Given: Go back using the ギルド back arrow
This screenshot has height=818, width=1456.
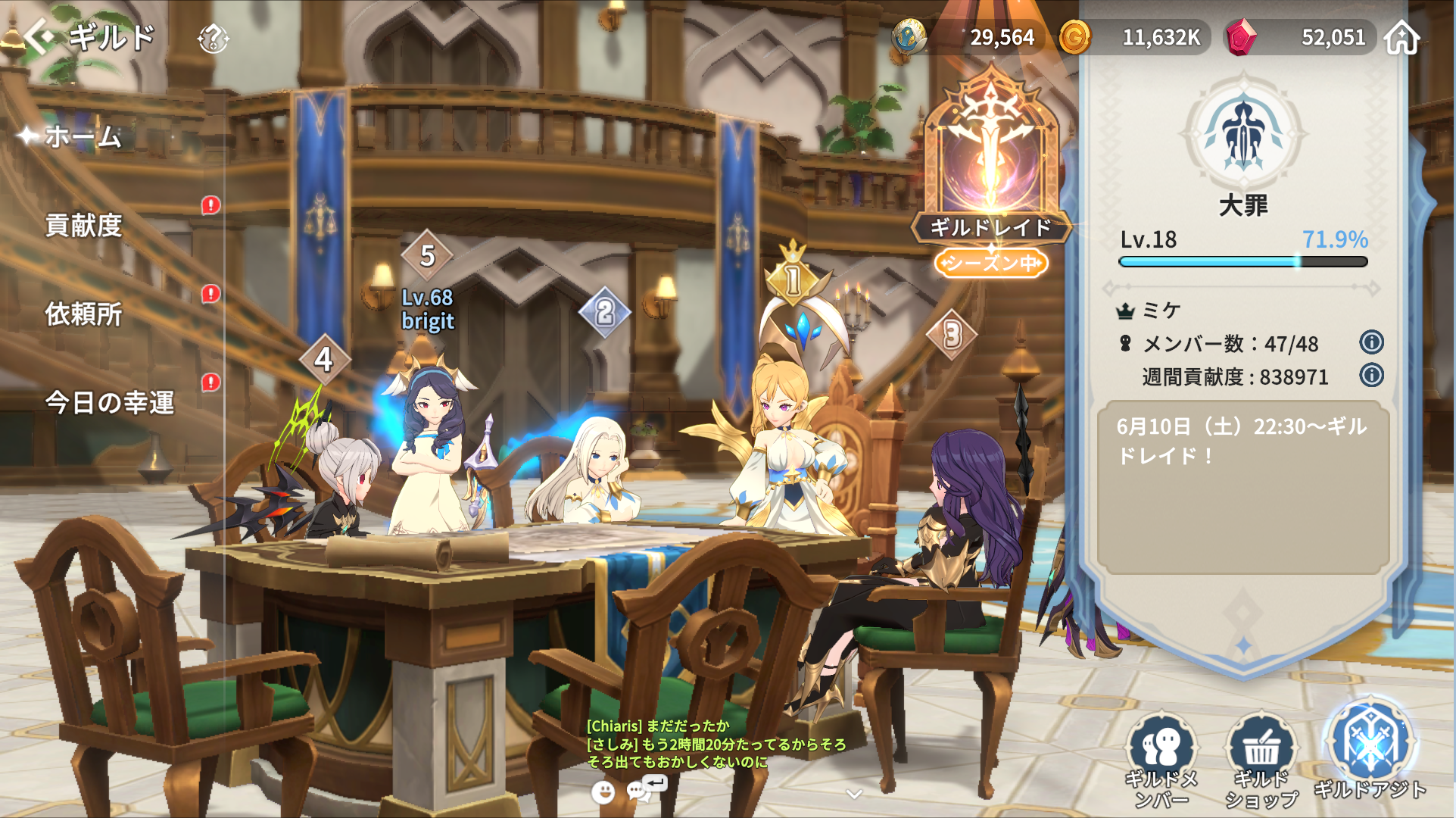Looking at the screenshot, I should pos(38,36).
